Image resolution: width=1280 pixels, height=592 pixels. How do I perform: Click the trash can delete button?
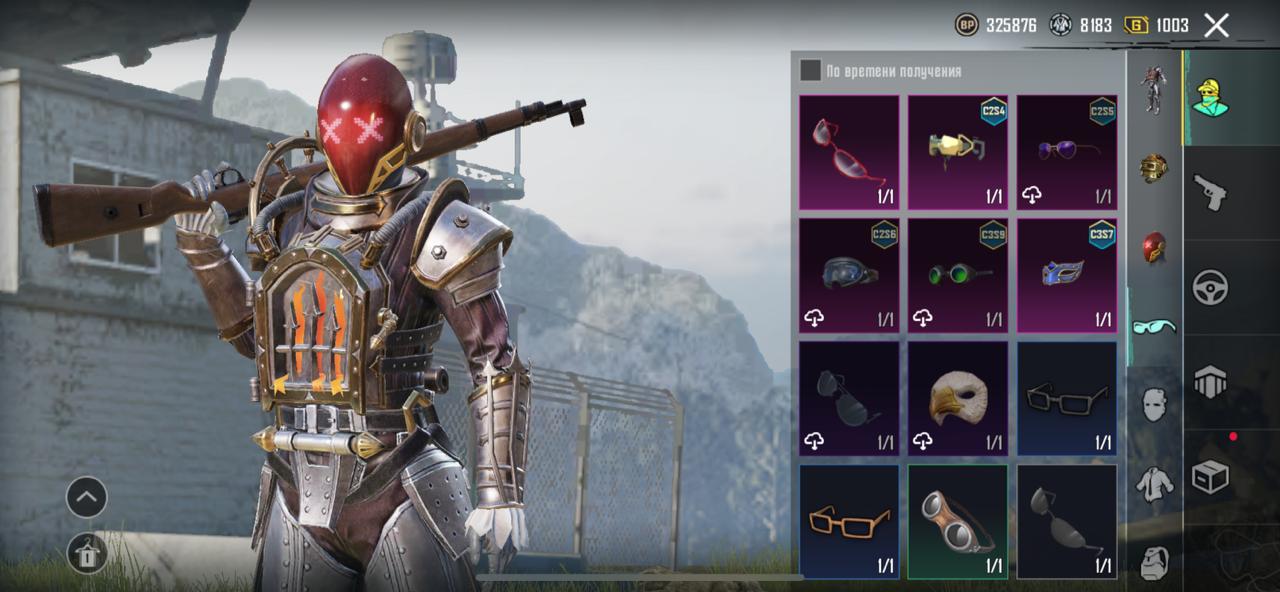[87, 553]
